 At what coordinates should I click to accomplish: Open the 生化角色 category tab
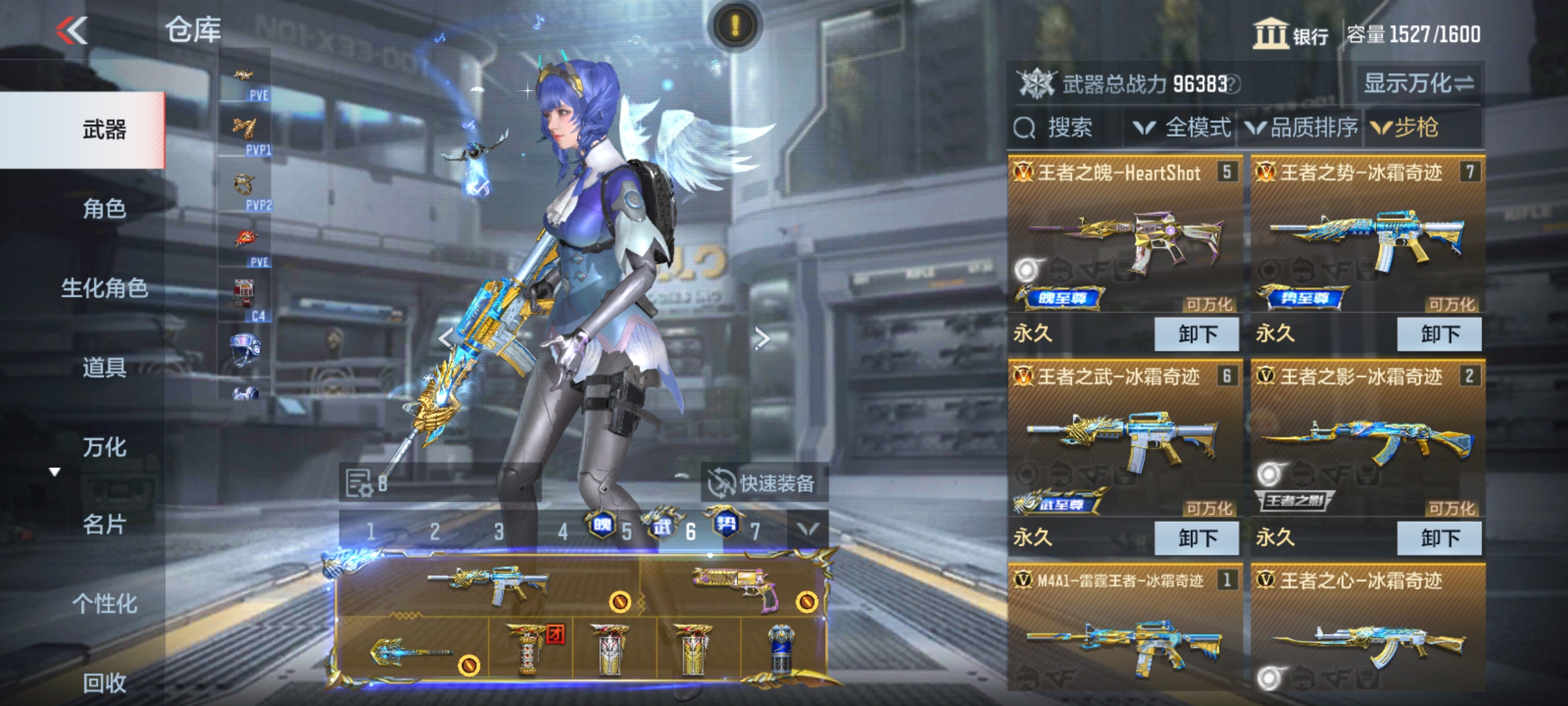pos(104,288)
